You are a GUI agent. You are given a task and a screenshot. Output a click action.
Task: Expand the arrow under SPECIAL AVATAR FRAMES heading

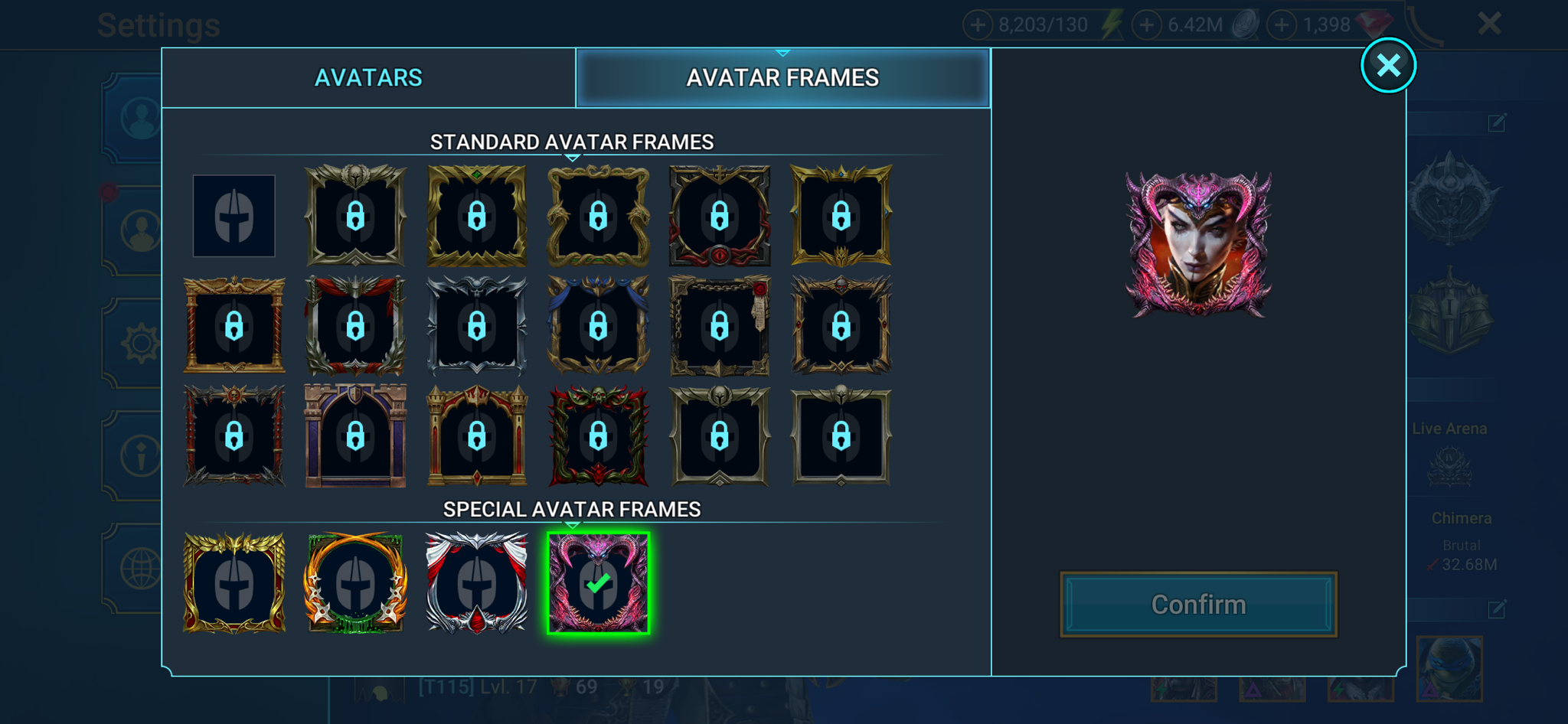pos(571,524)
